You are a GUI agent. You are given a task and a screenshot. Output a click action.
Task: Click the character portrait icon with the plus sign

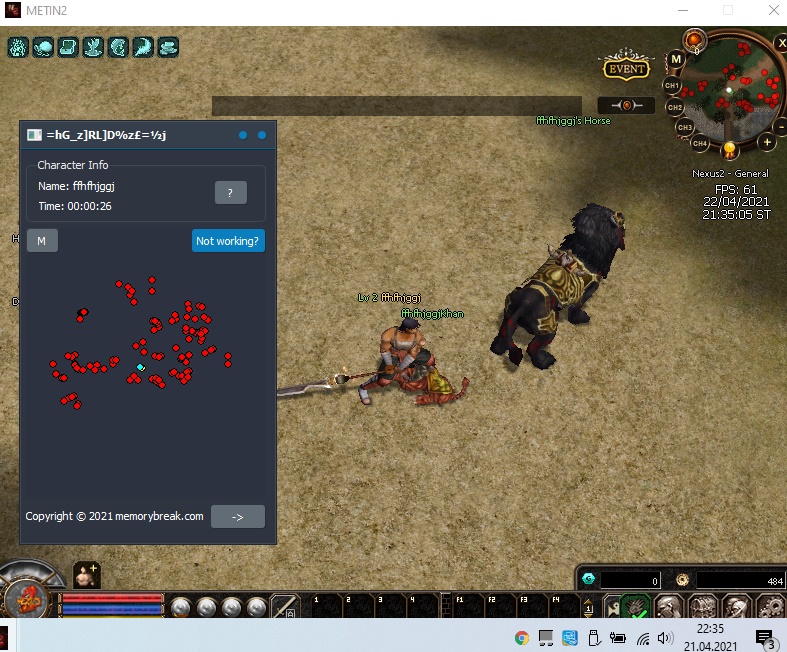pos(86,574)
